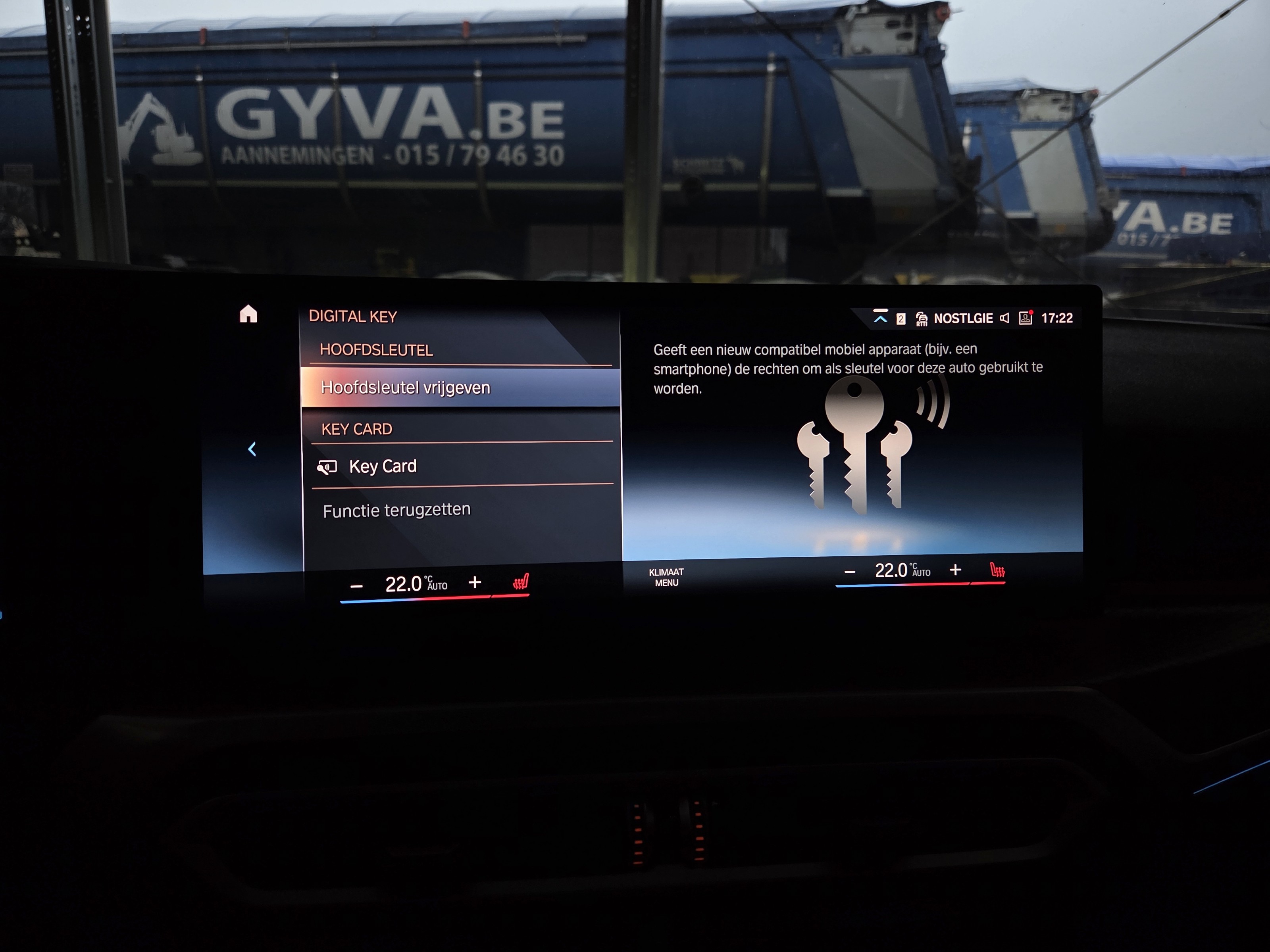Image resolution: width=1270 pixels, height=952 pixels.
Task: Increase temperature below the keys illustration
Action: tap(955, 570)
